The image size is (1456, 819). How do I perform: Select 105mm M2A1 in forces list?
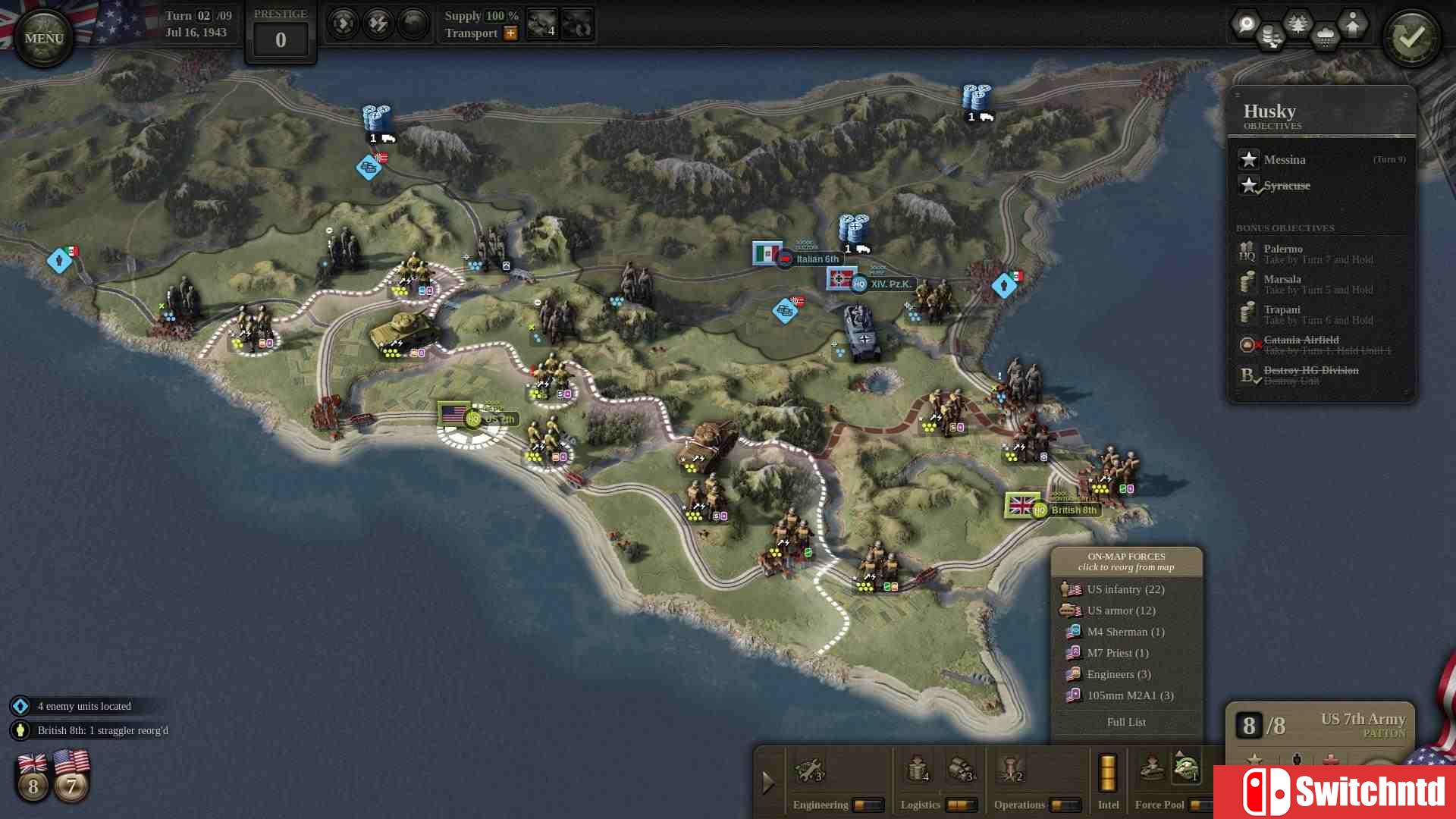tap(1130, 695)
